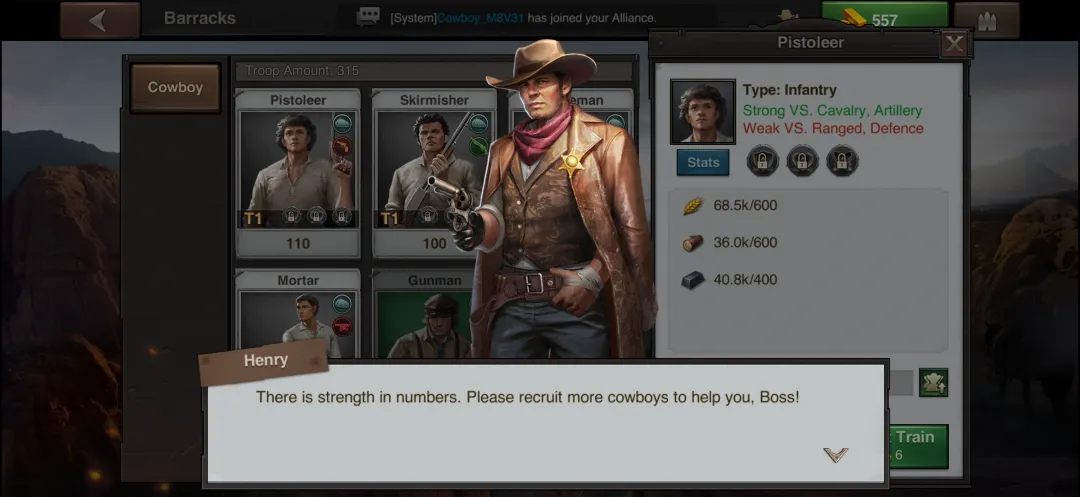1080x497 pixels.
Task: Train the Pistoleer troops
Action: click(914, 444)
